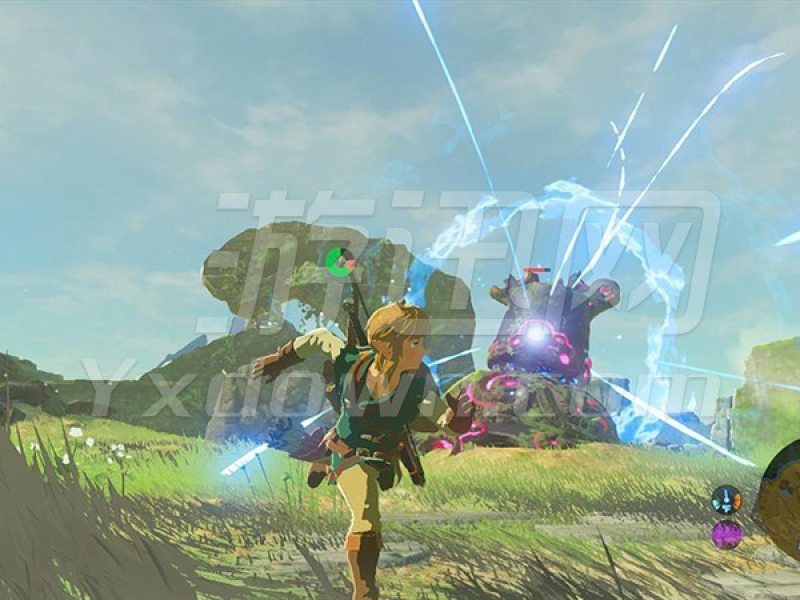
Task: Click the temperature gauge icon
Action: pos(726,498)
